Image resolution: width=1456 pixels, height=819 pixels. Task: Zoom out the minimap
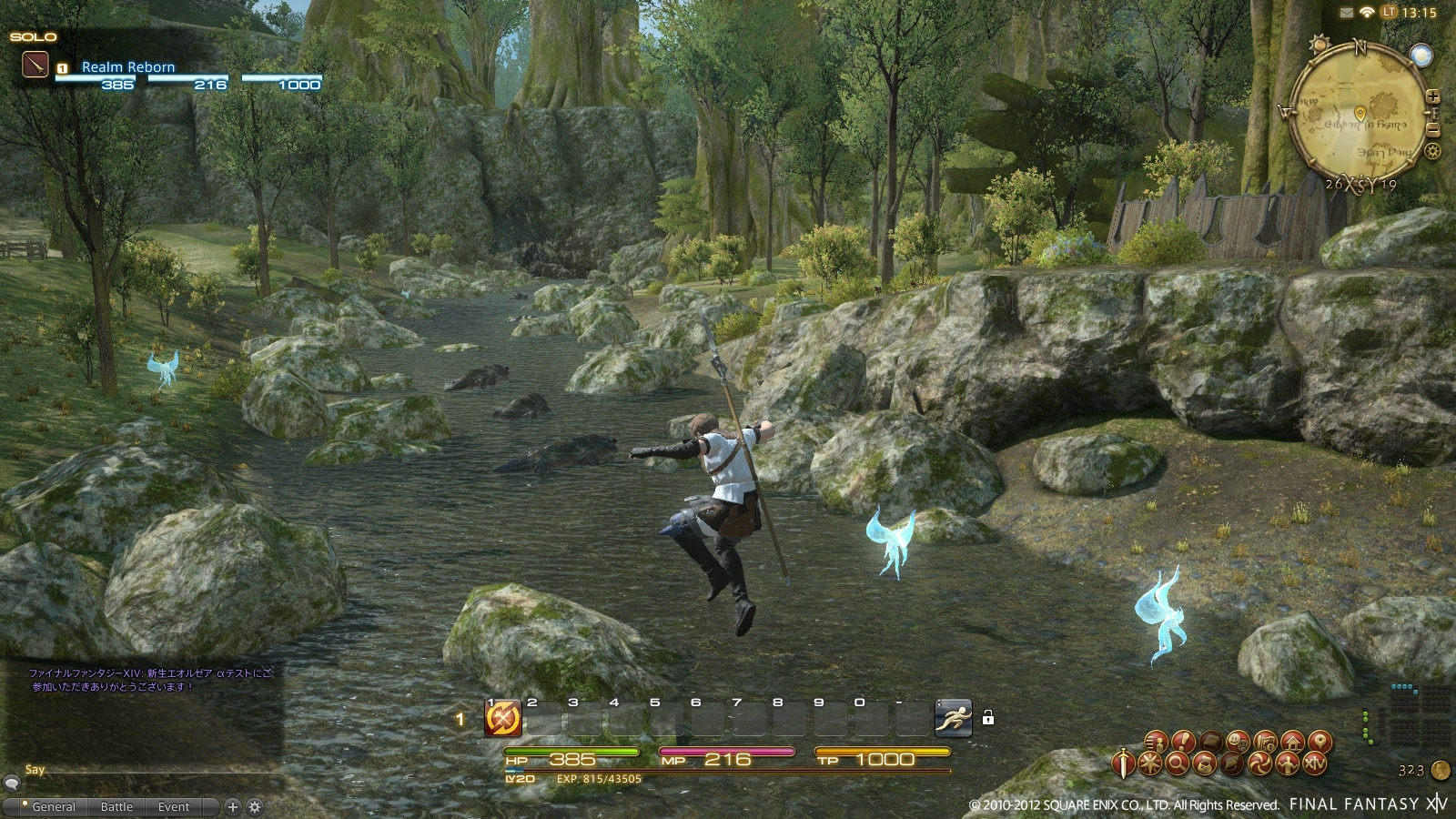click(1433, 131)
